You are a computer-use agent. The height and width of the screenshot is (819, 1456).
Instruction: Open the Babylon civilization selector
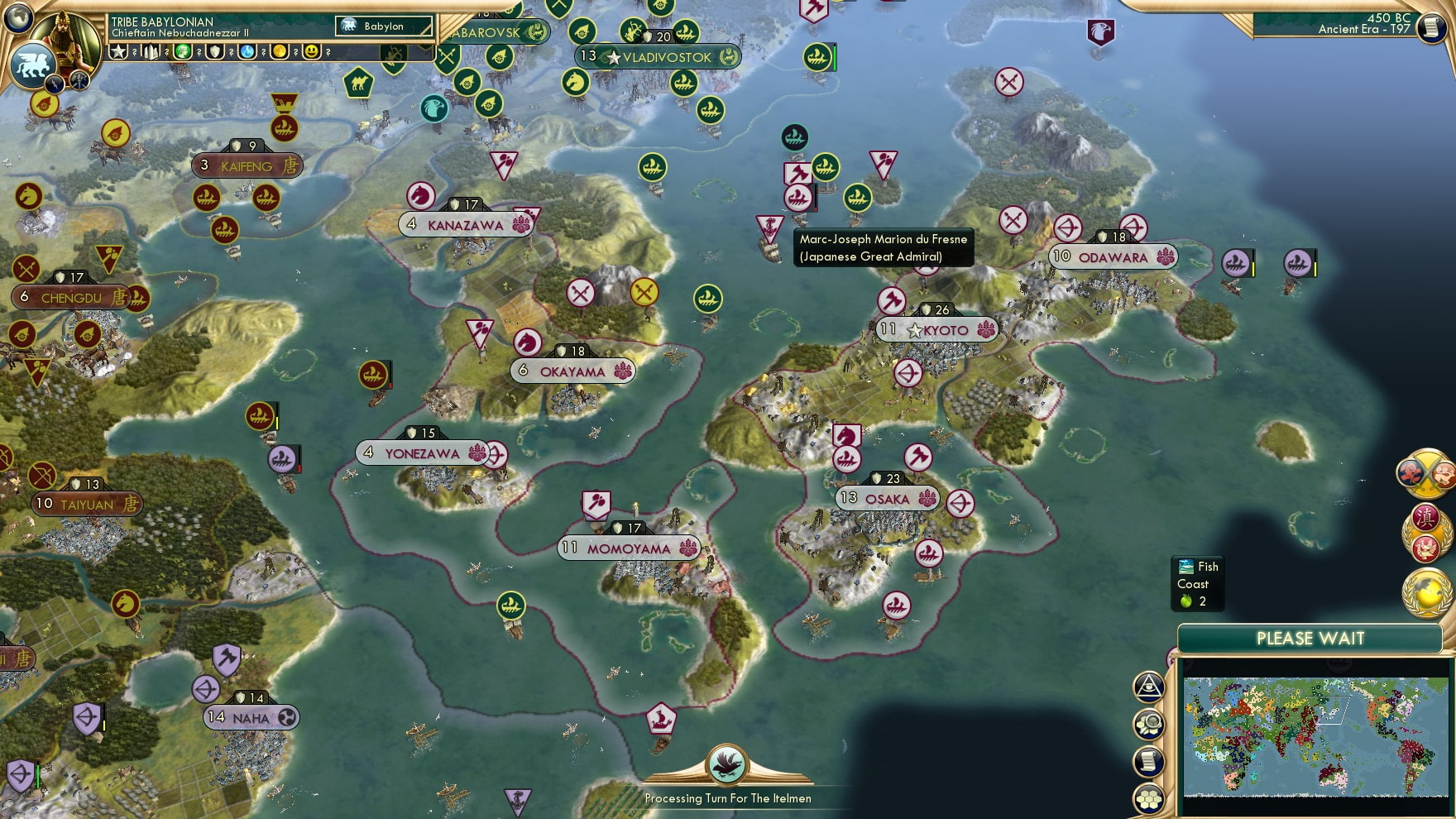pos(382,26)
